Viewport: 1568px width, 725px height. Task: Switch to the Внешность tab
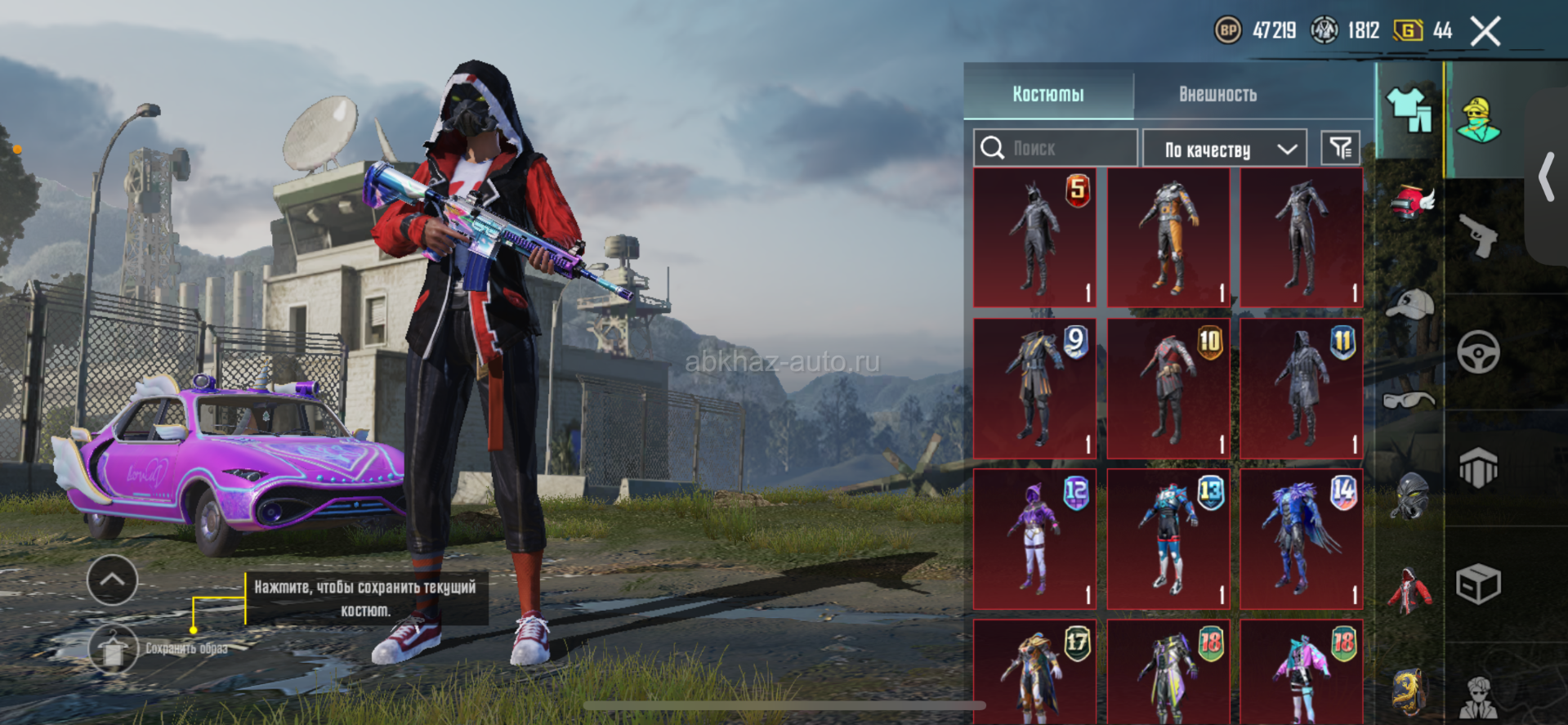[x=1217, y=94]
